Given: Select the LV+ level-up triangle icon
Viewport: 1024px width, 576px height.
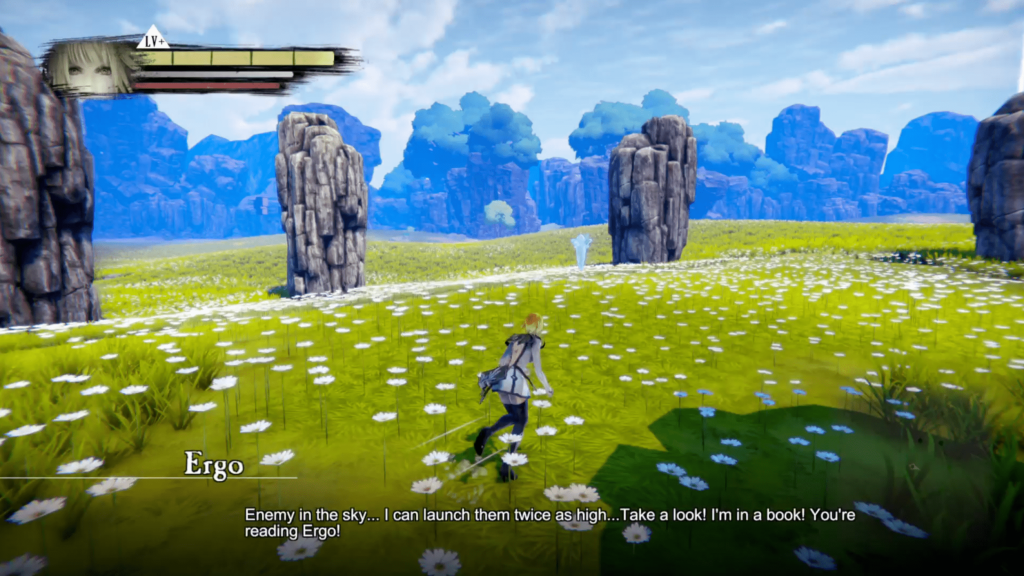Looking at the screenshot, I should 152,39.
